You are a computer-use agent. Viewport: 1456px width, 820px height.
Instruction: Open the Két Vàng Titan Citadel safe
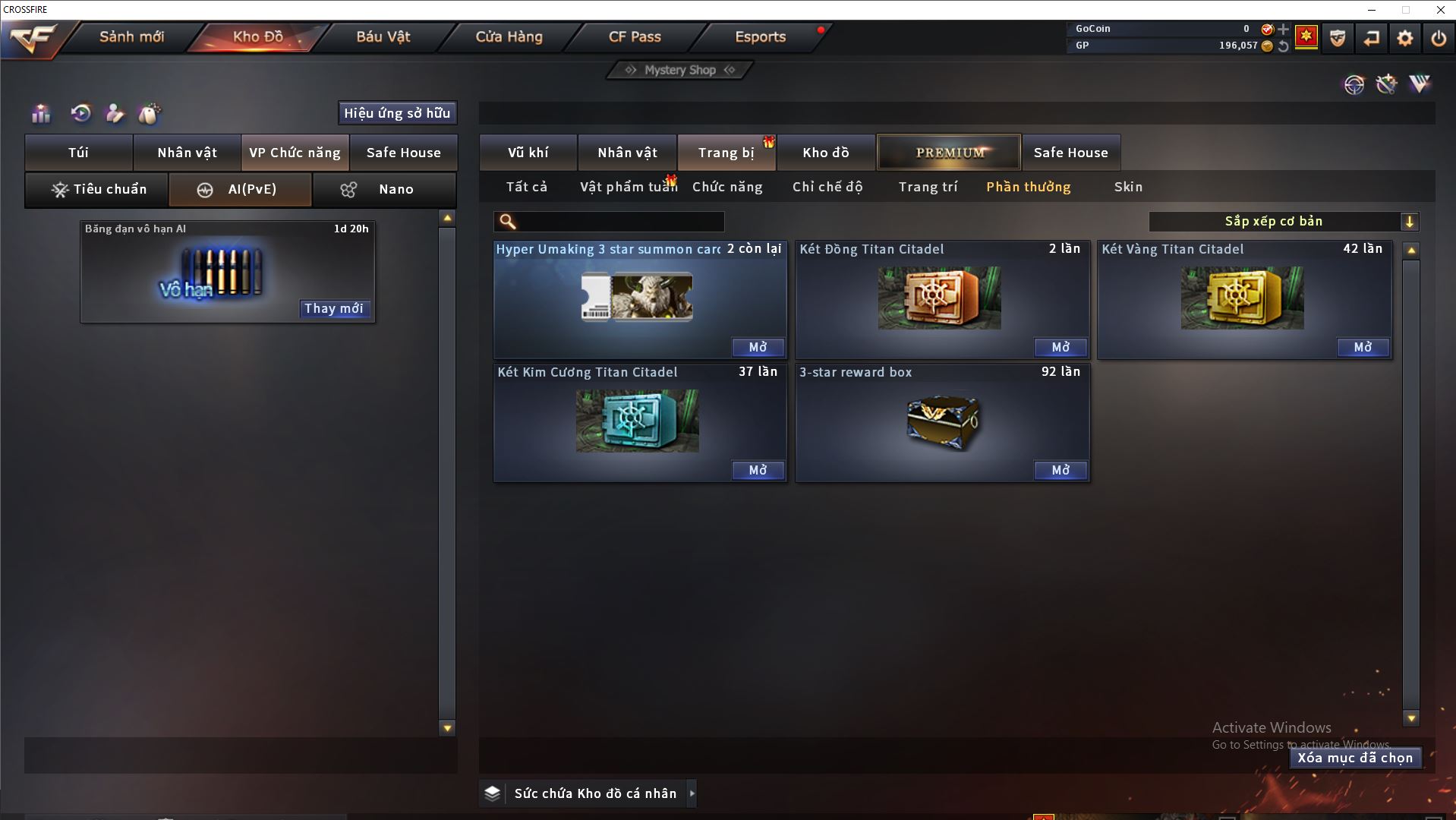tap(1363, 347)
